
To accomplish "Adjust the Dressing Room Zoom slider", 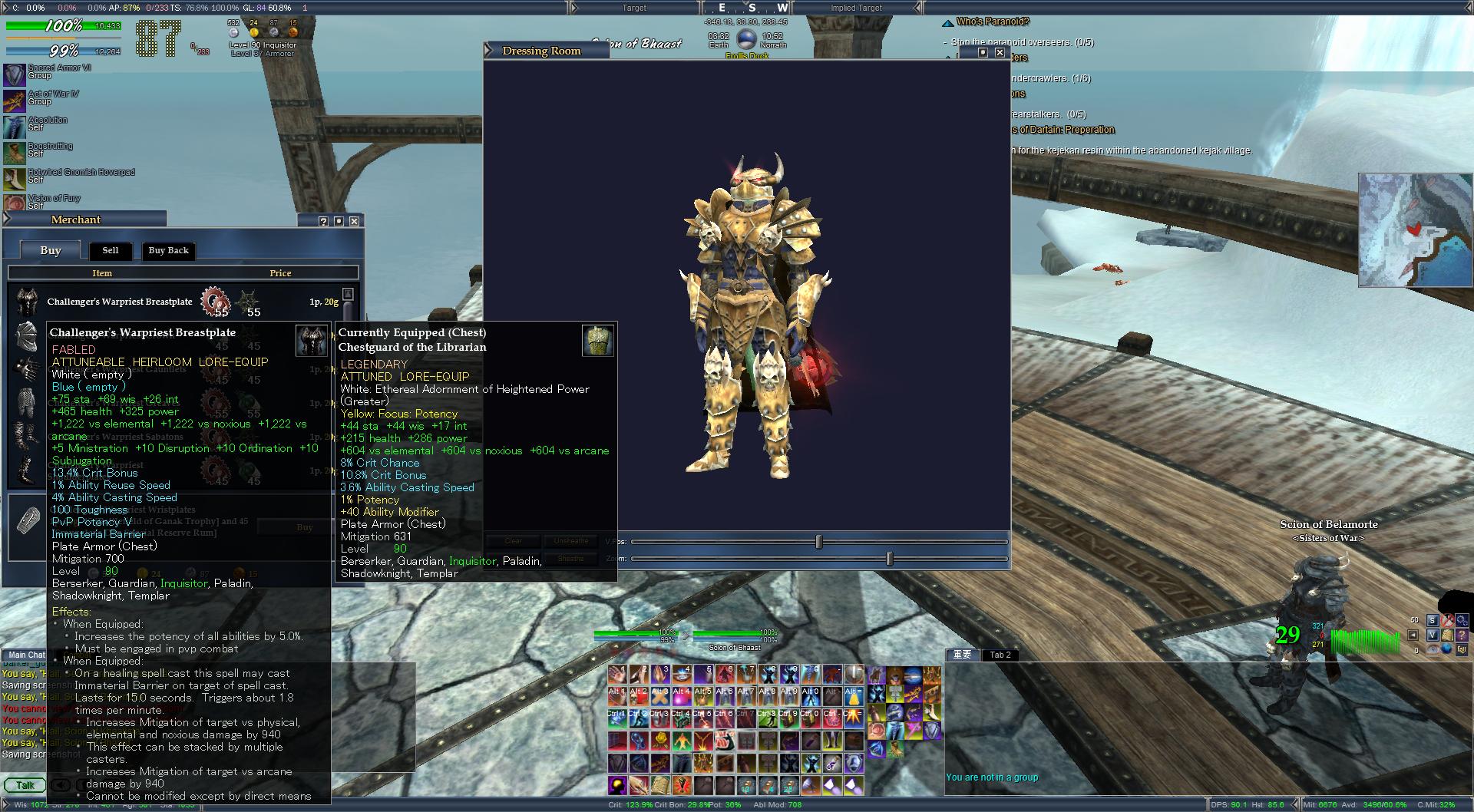I will (x=889, y=559).
